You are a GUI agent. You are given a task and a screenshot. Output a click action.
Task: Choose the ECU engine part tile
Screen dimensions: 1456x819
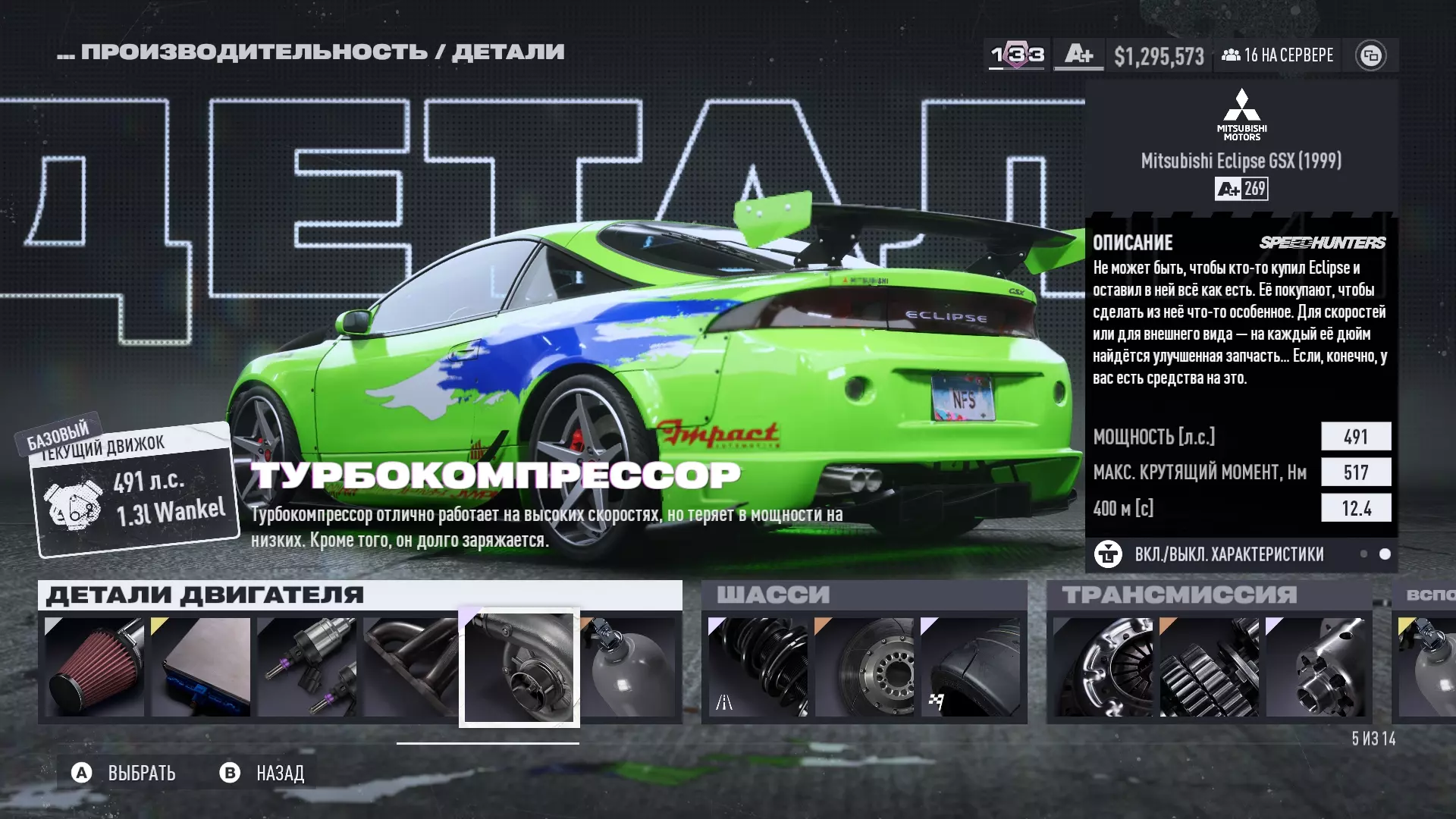coord(200,667)
